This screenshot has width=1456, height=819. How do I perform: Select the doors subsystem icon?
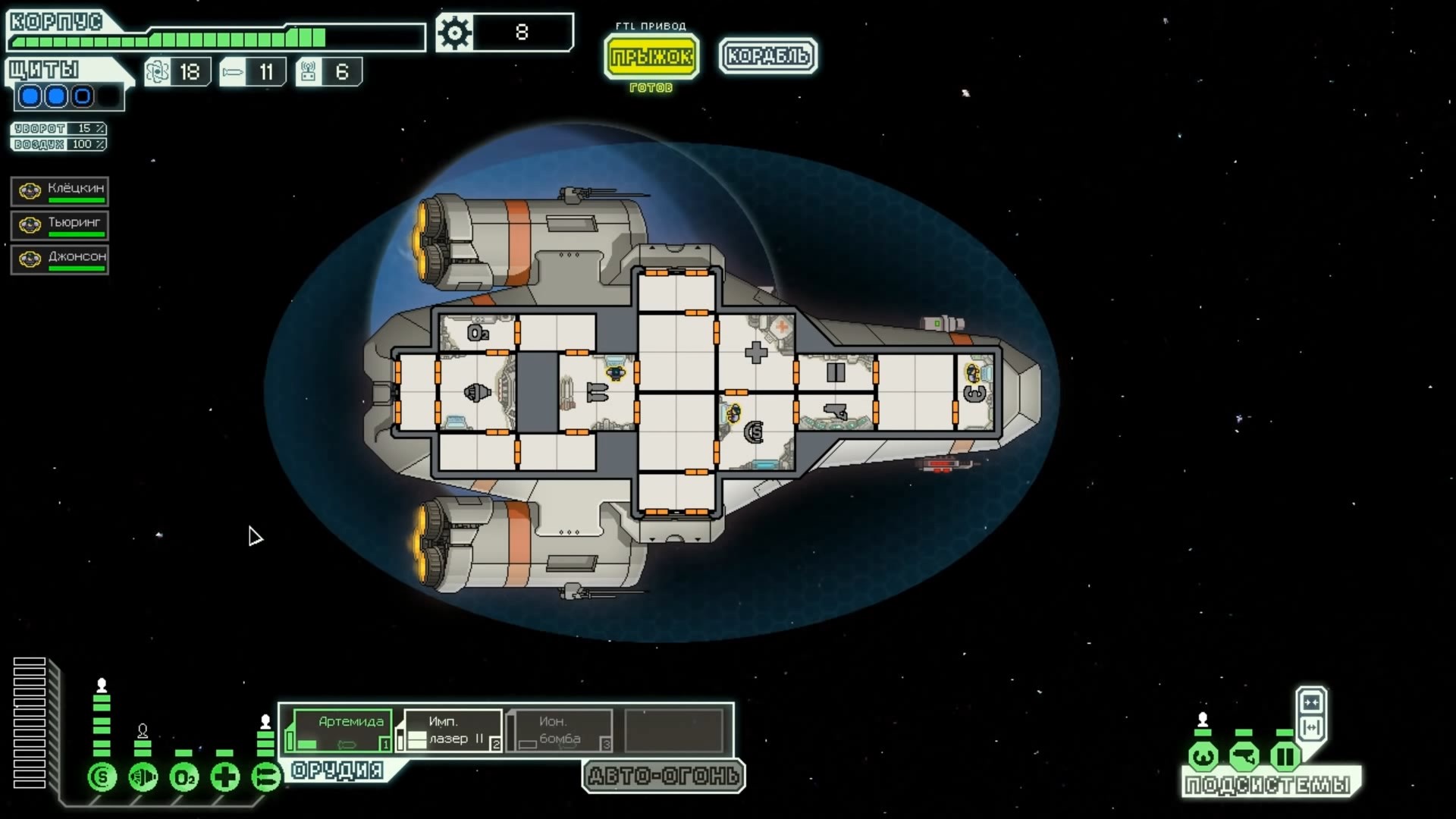[x=1285, y=756]
